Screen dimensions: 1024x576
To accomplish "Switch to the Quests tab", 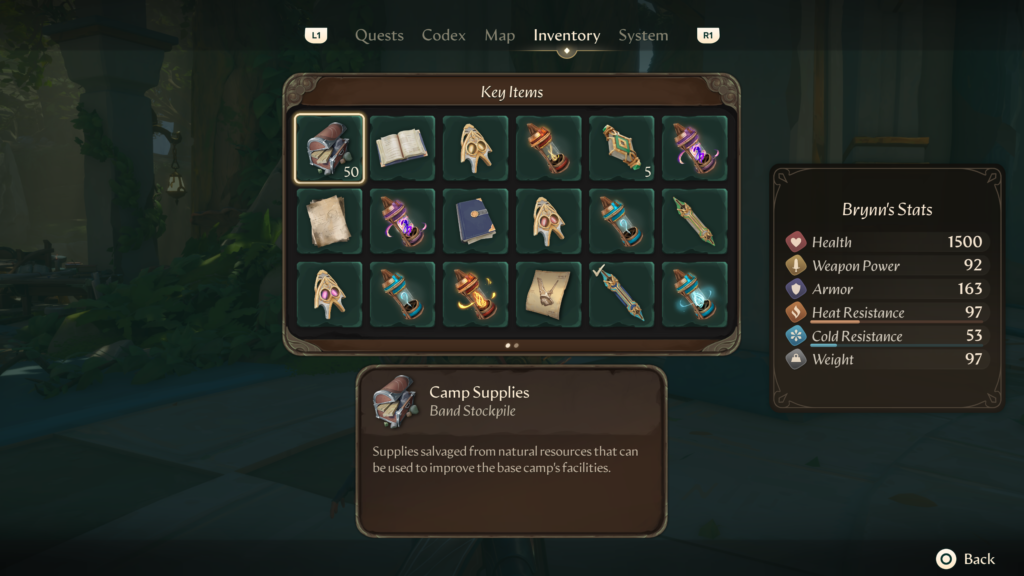I will click(379, 35).
